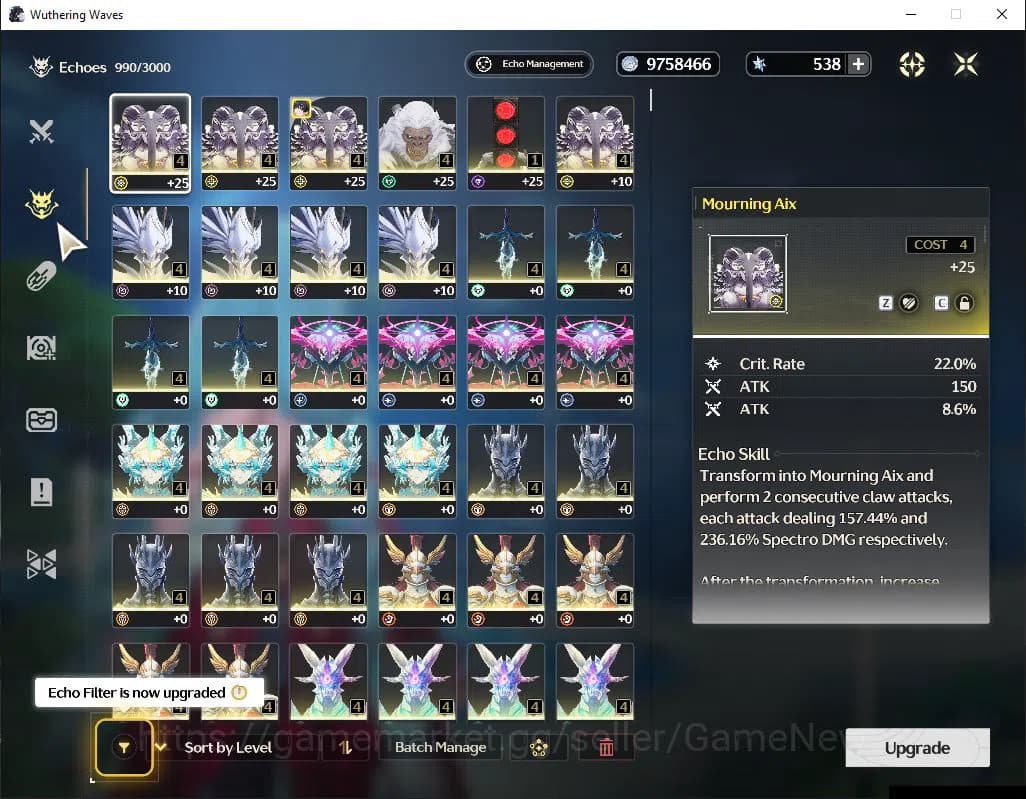Image resolution: width=1026 pixels, height=799 pixels.
Task: Click the red trash can delete button
Action: pos(606,747)
